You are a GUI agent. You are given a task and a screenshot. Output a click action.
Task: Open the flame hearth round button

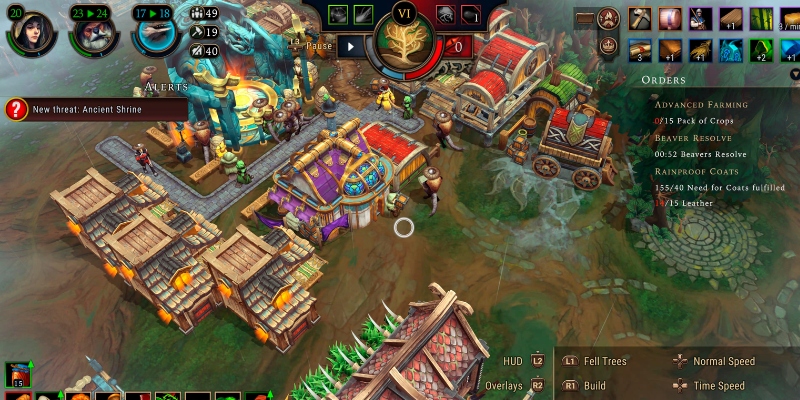click(x=607, y=18)
